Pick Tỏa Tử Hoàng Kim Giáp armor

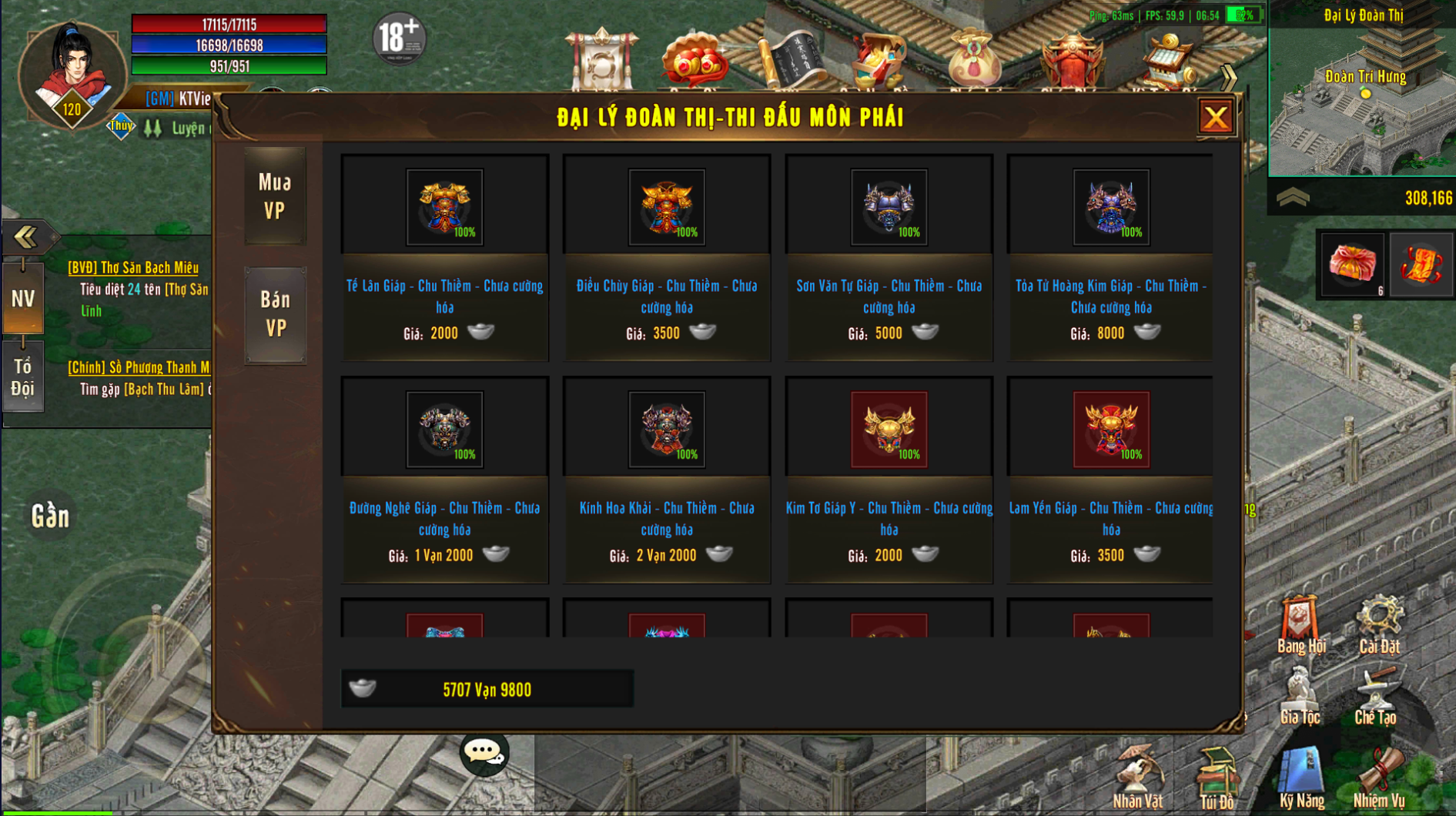click(x=1110, y=208)
